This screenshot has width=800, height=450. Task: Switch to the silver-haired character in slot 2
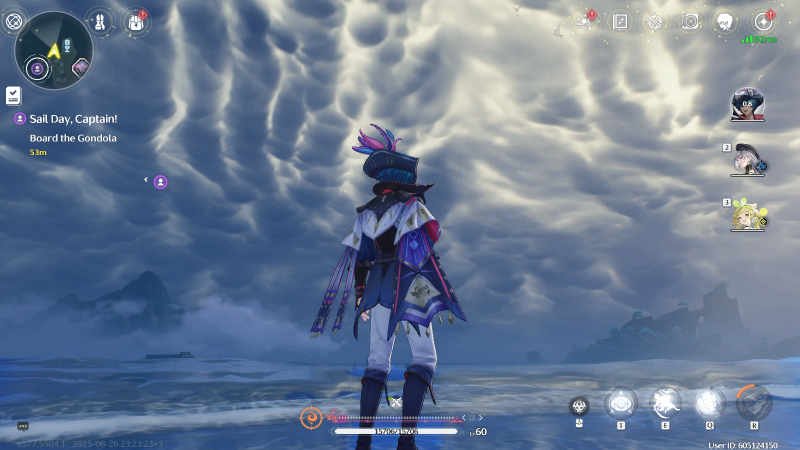[748, 160]
